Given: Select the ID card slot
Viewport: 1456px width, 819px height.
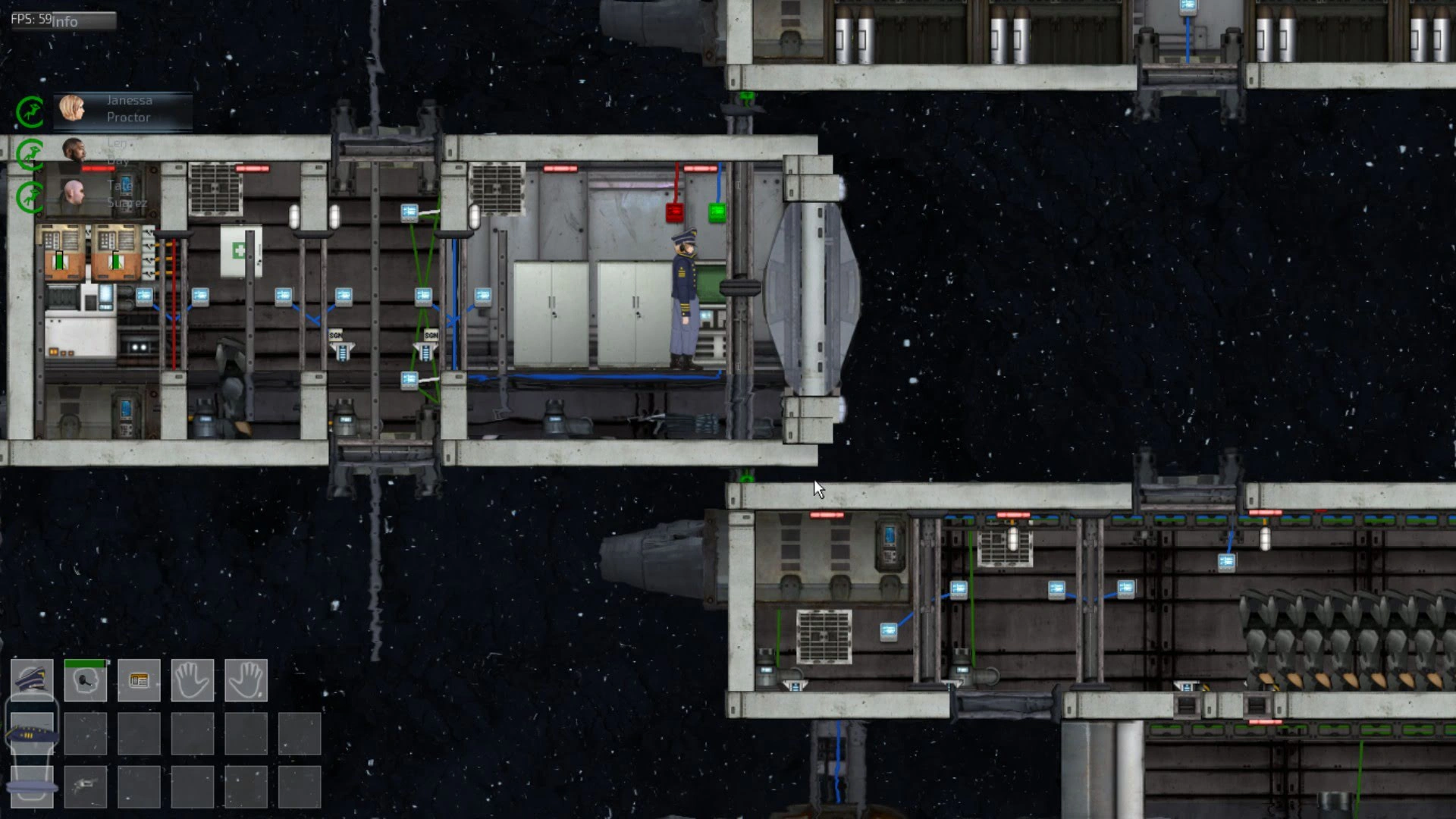Looking at the screenshot, I should [139, 679].
